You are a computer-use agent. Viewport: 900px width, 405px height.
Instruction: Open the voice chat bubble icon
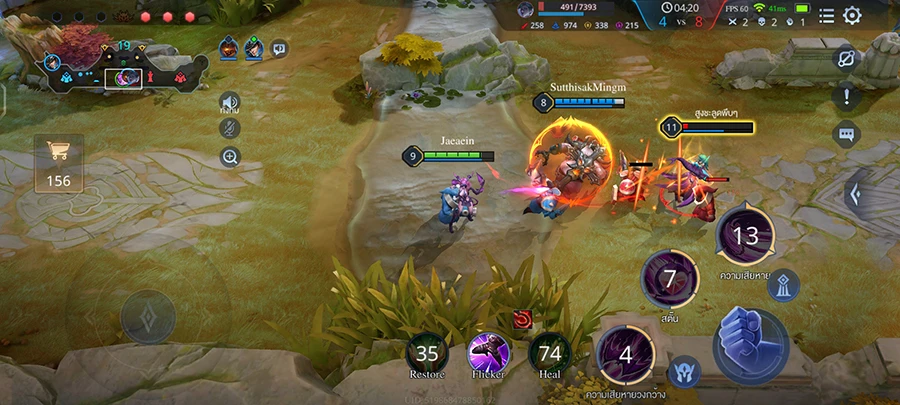[x=280, y=47]
